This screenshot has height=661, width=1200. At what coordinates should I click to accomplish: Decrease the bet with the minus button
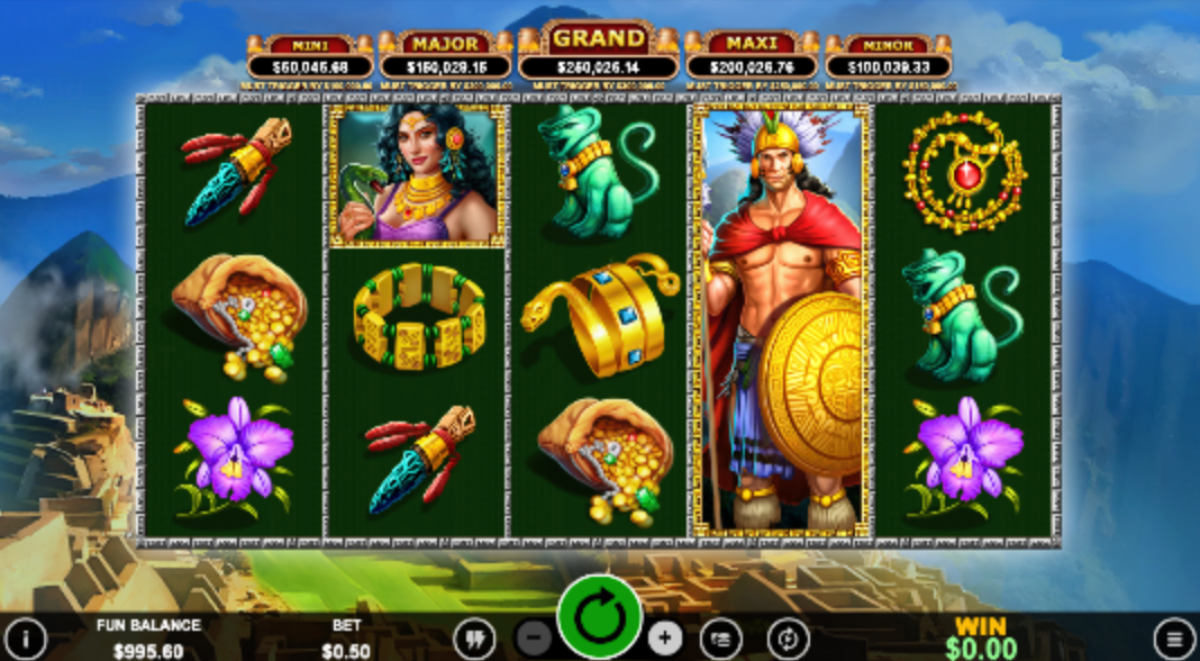coord(535,637)
